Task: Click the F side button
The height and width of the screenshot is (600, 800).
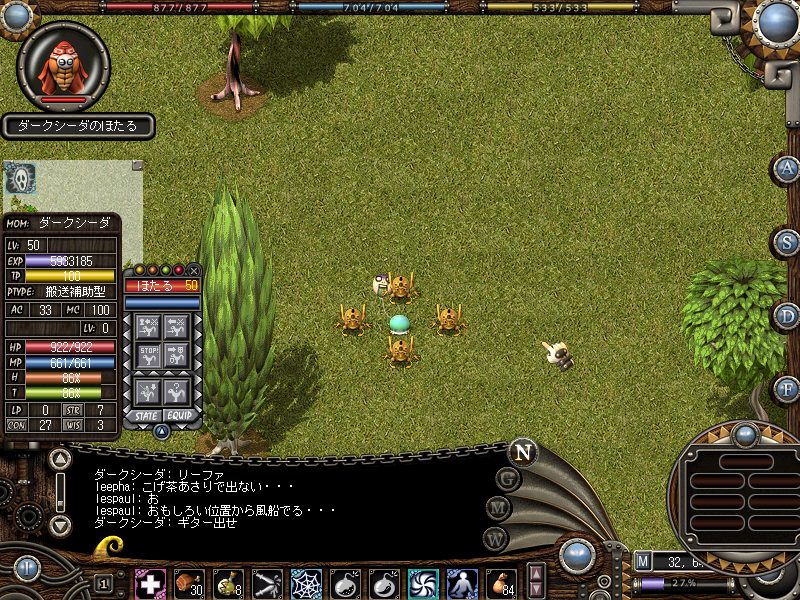Action: coord(788,389)
